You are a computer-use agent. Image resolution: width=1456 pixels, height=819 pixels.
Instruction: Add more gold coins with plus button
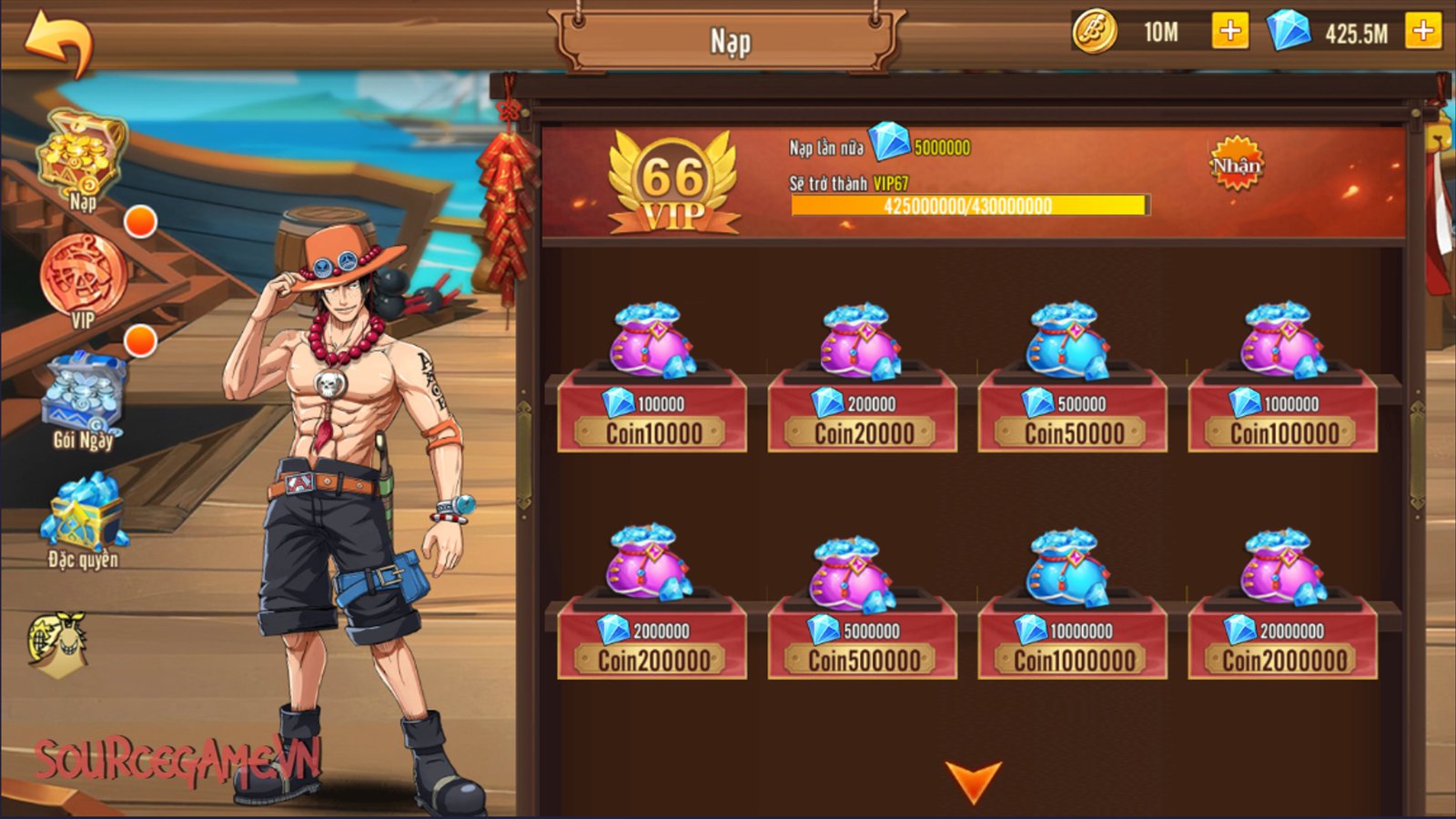[x=1229, y=32]
